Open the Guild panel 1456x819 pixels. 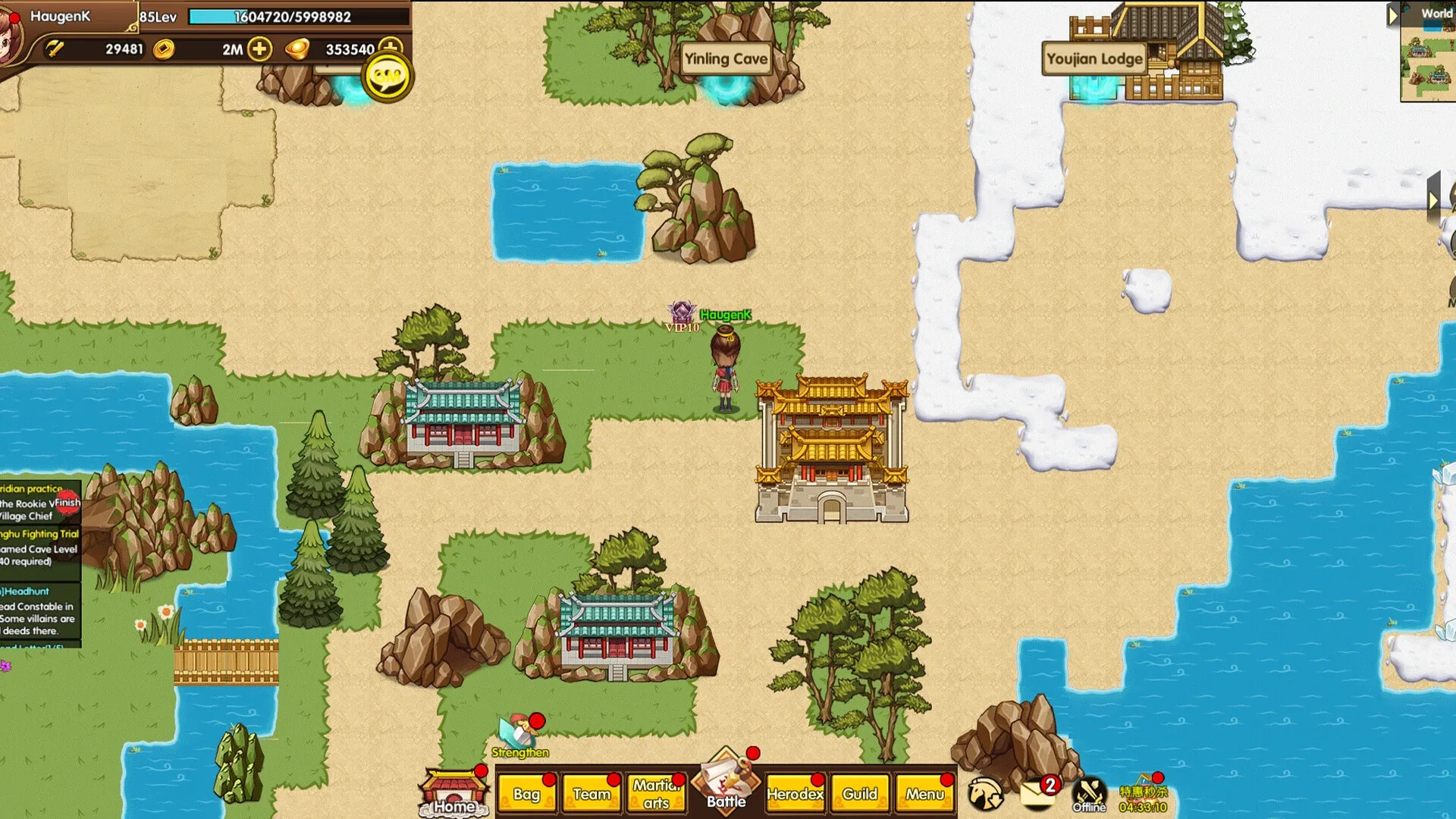[x=860, y=795]
